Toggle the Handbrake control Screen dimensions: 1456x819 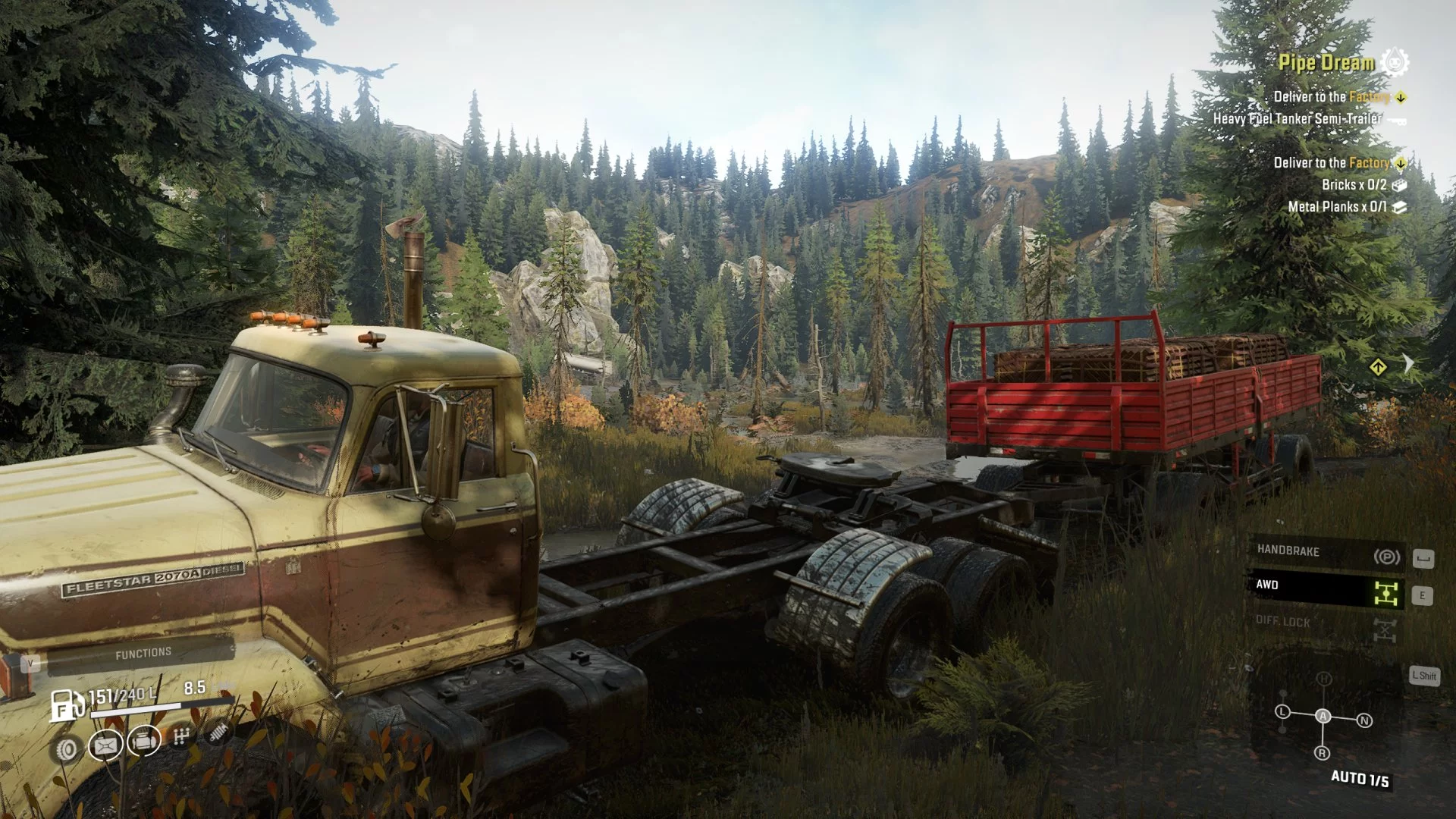pos(1326,554)
